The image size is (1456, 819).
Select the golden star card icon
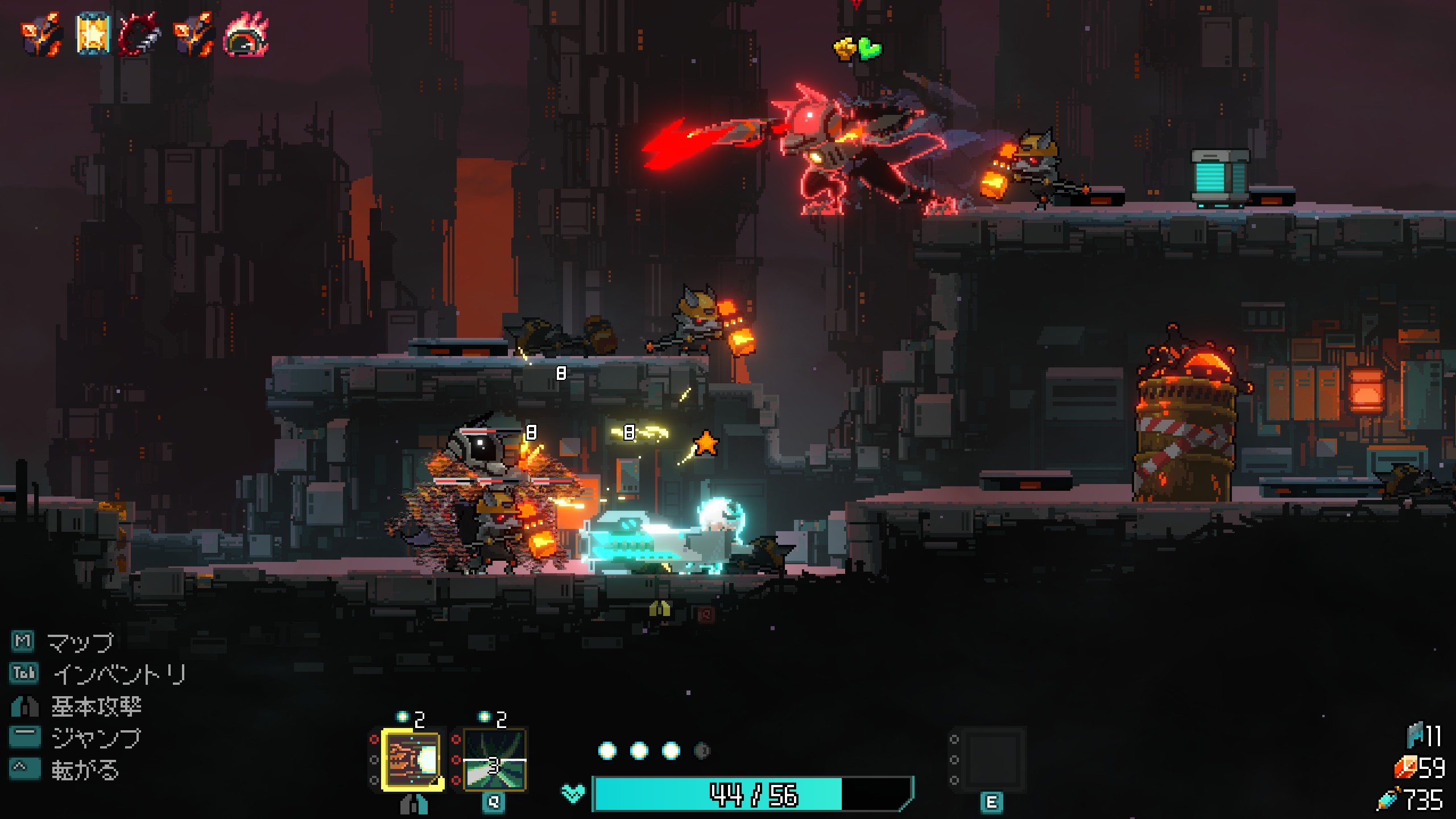tap(92, 34)
